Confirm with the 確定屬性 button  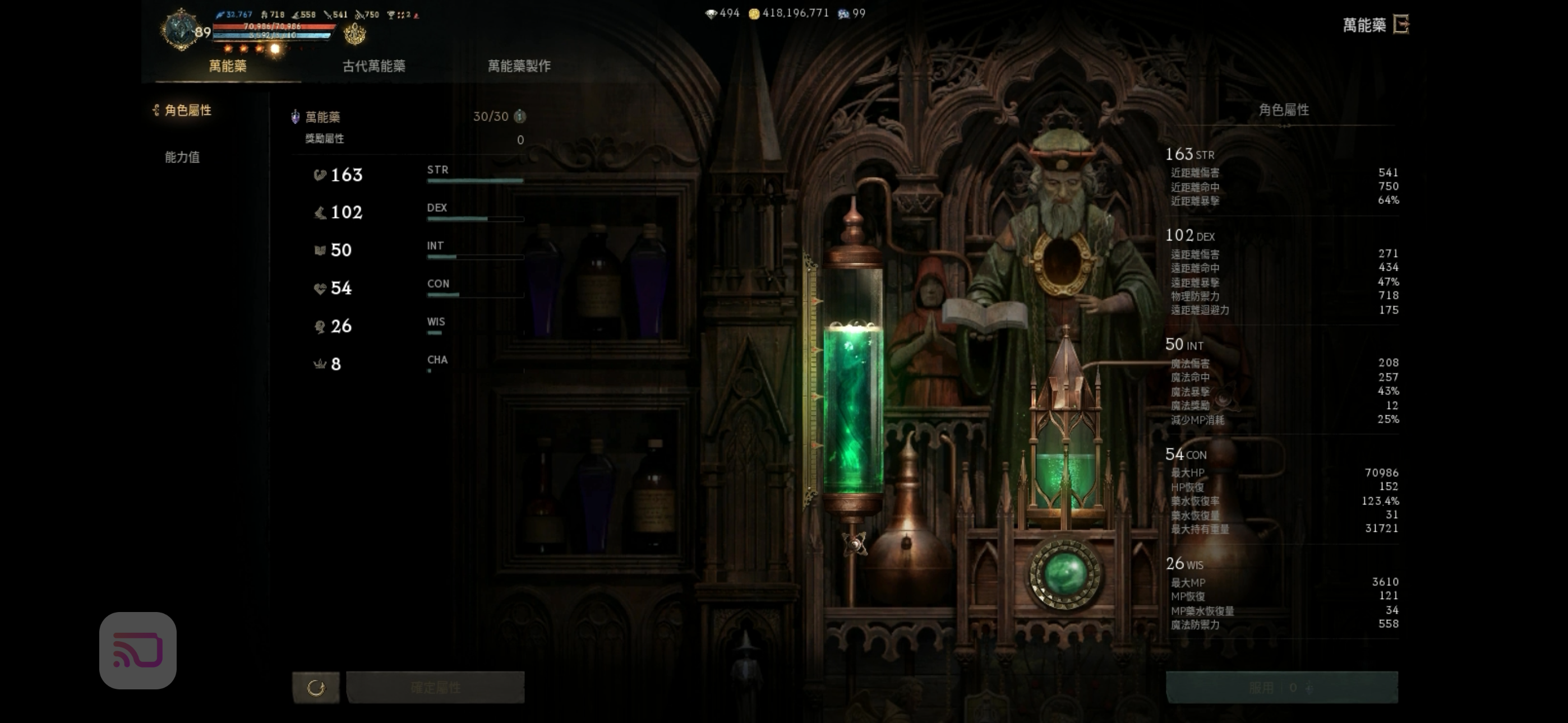pos(435,688)
